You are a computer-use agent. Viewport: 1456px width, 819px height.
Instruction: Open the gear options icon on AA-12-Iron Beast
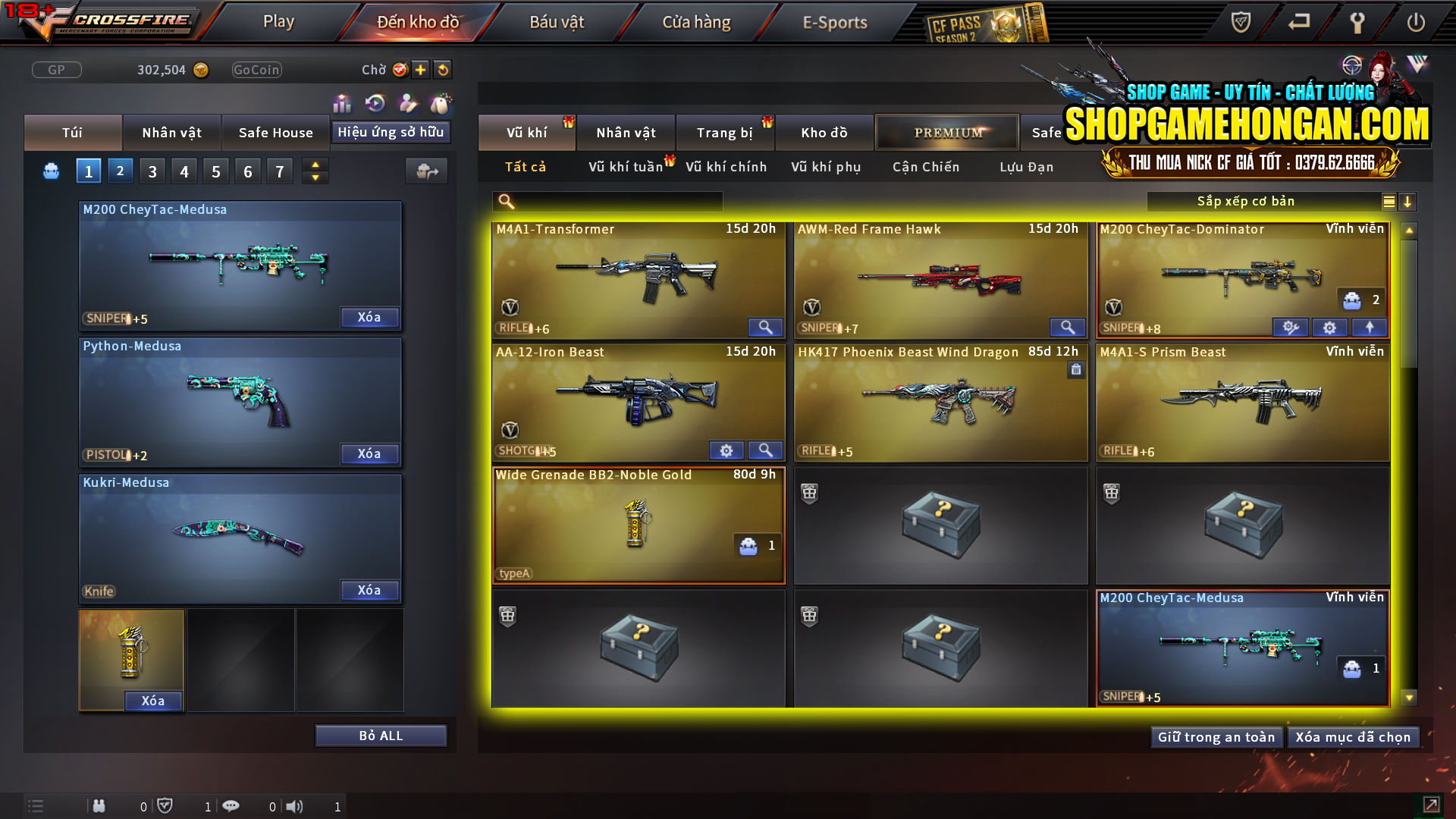726,450
